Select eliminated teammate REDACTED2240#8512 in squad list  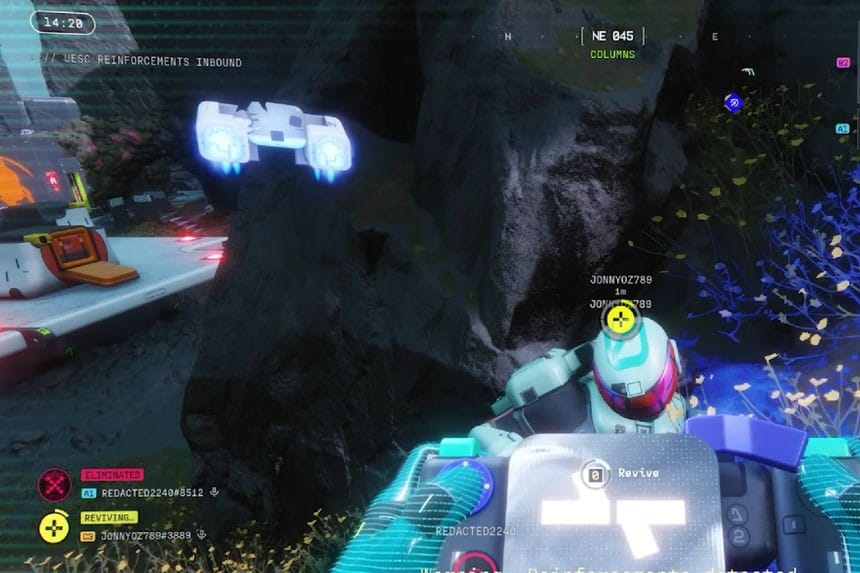pyautogui.click(x=152, y=493)
